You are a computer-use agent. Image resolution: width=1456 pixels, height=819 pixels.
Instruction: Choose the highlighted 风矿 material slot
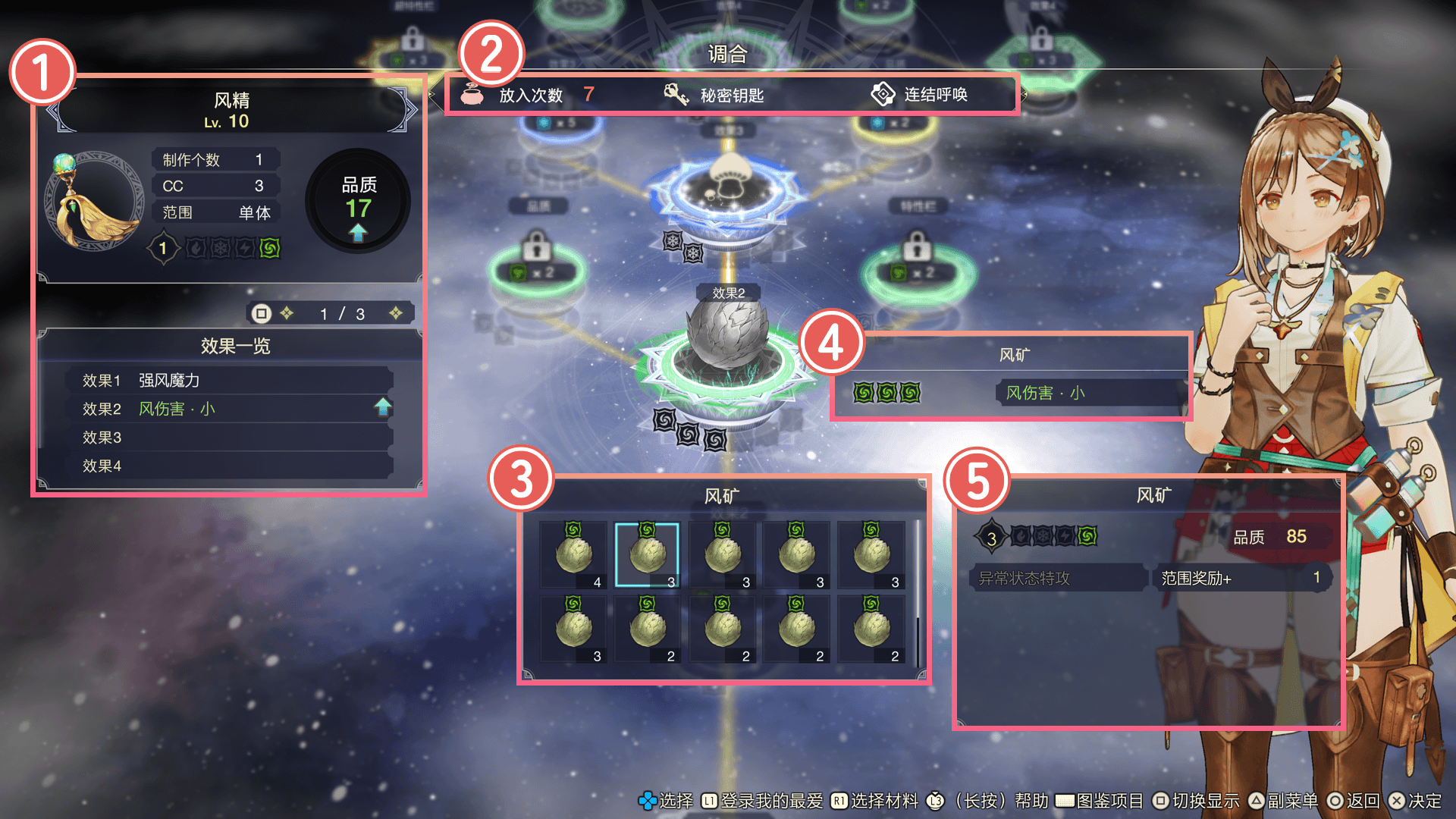(647, 554)
